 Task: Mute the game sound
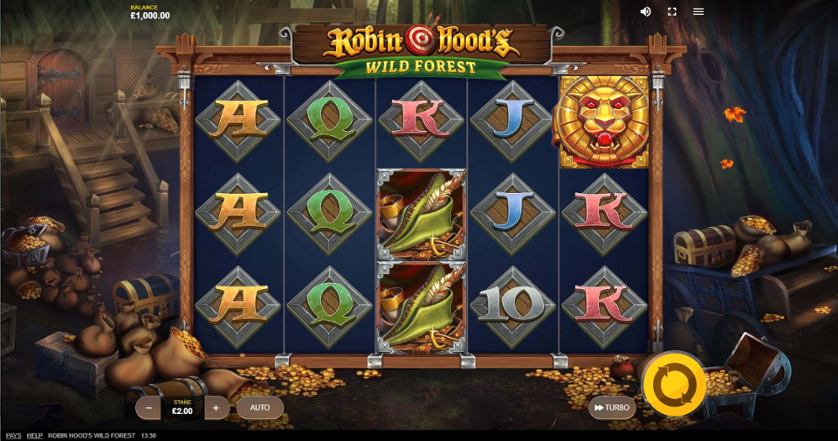coord(645,11)
